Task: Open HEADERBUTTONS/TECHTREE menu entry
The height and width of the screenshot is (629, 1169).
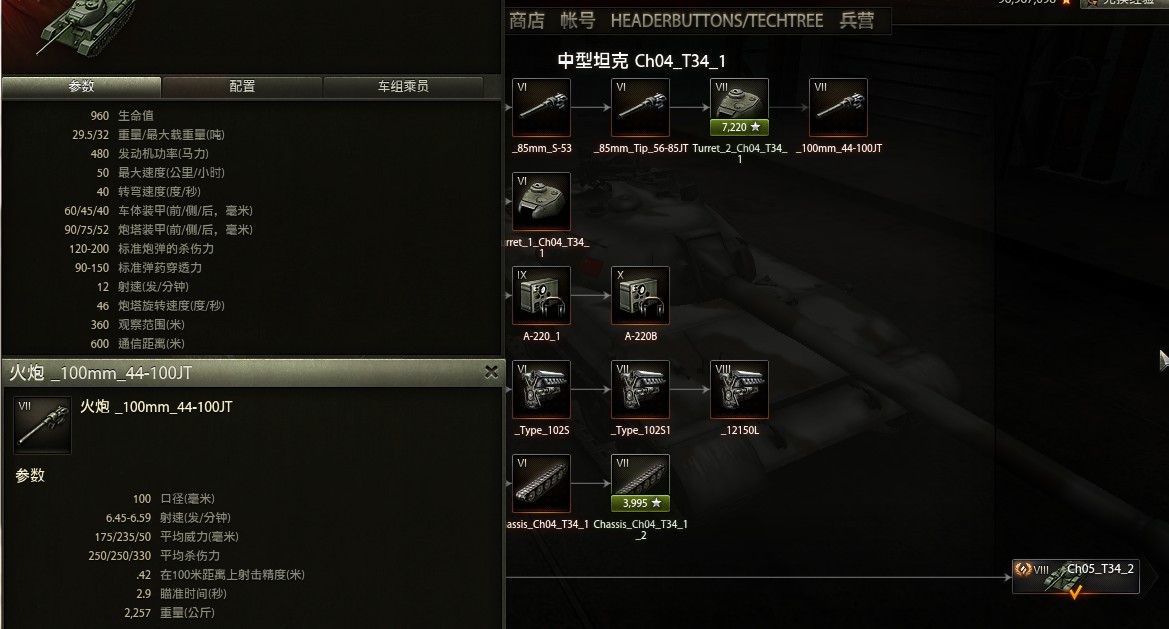Action: tap(717, 21)
